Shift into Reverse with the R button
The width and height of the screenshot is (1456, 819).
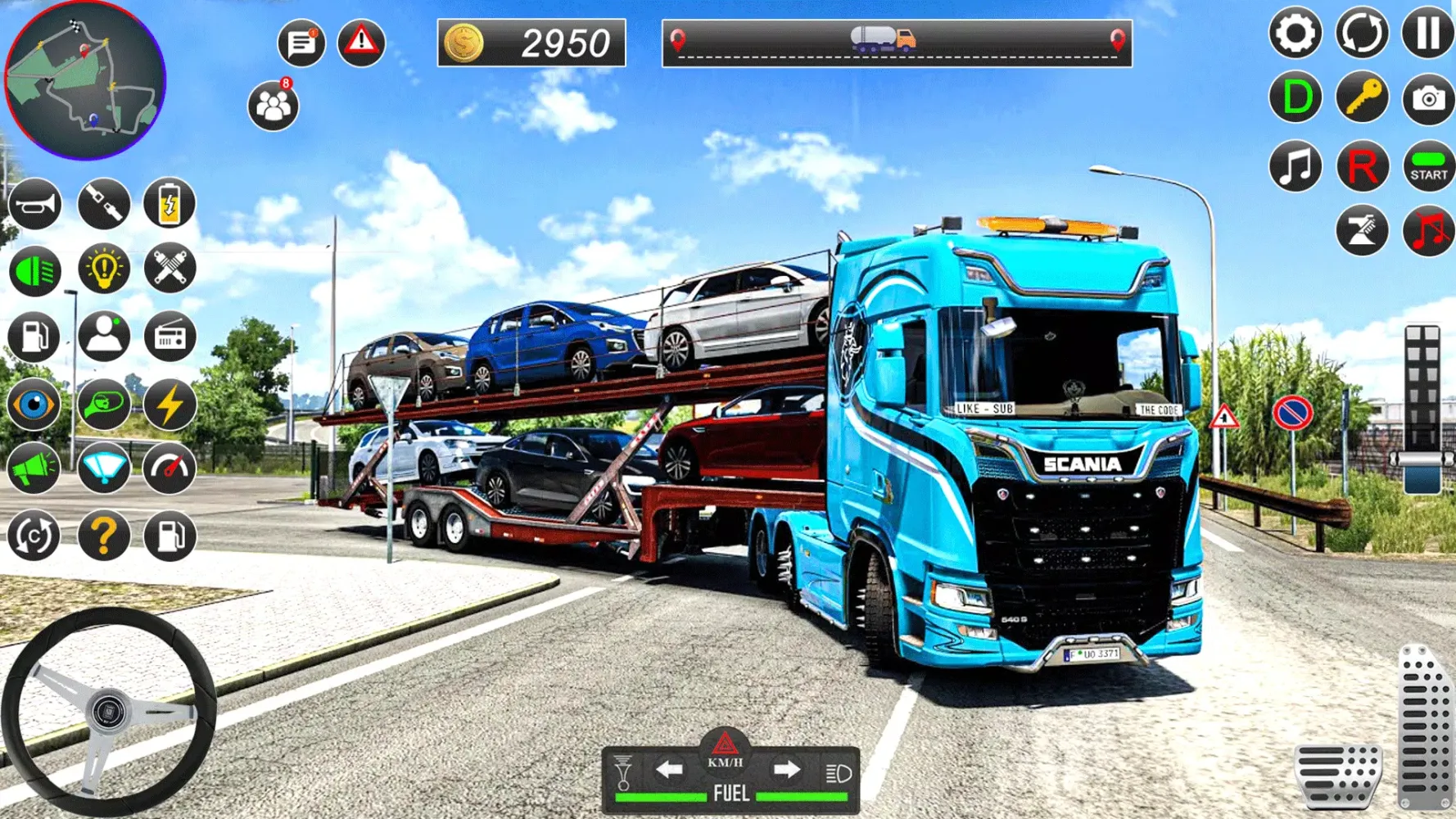point(1361,166)
